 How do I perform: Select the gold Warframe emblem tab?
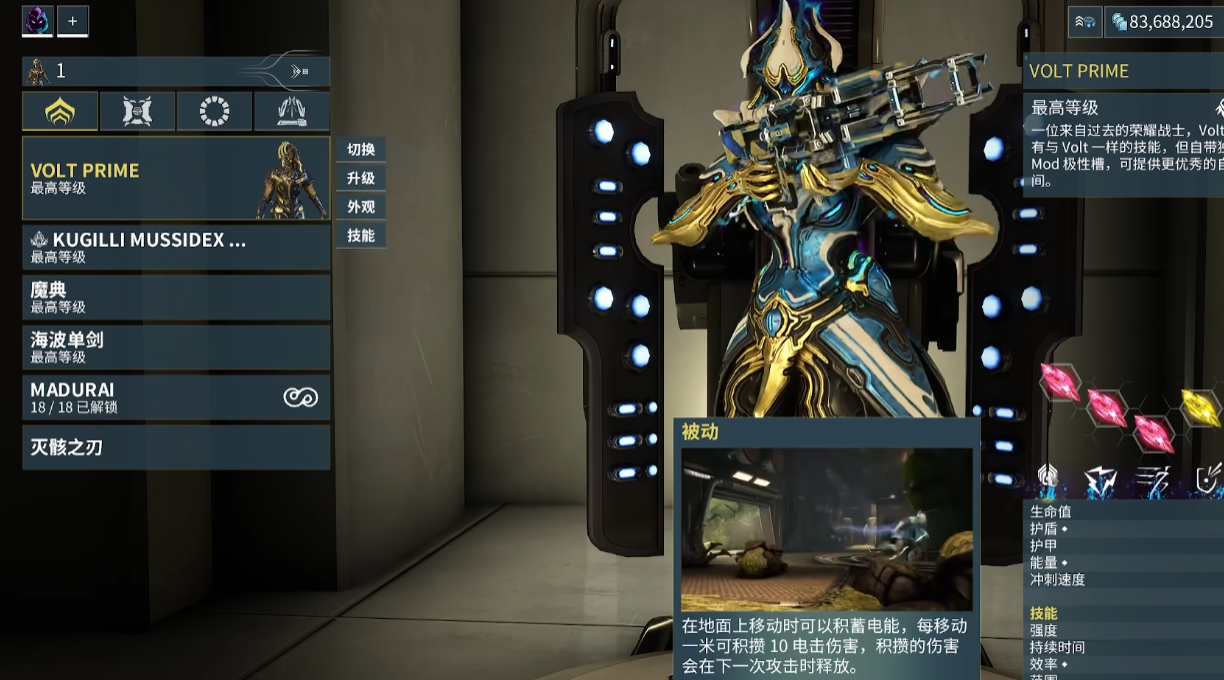[x=60, y=111]
